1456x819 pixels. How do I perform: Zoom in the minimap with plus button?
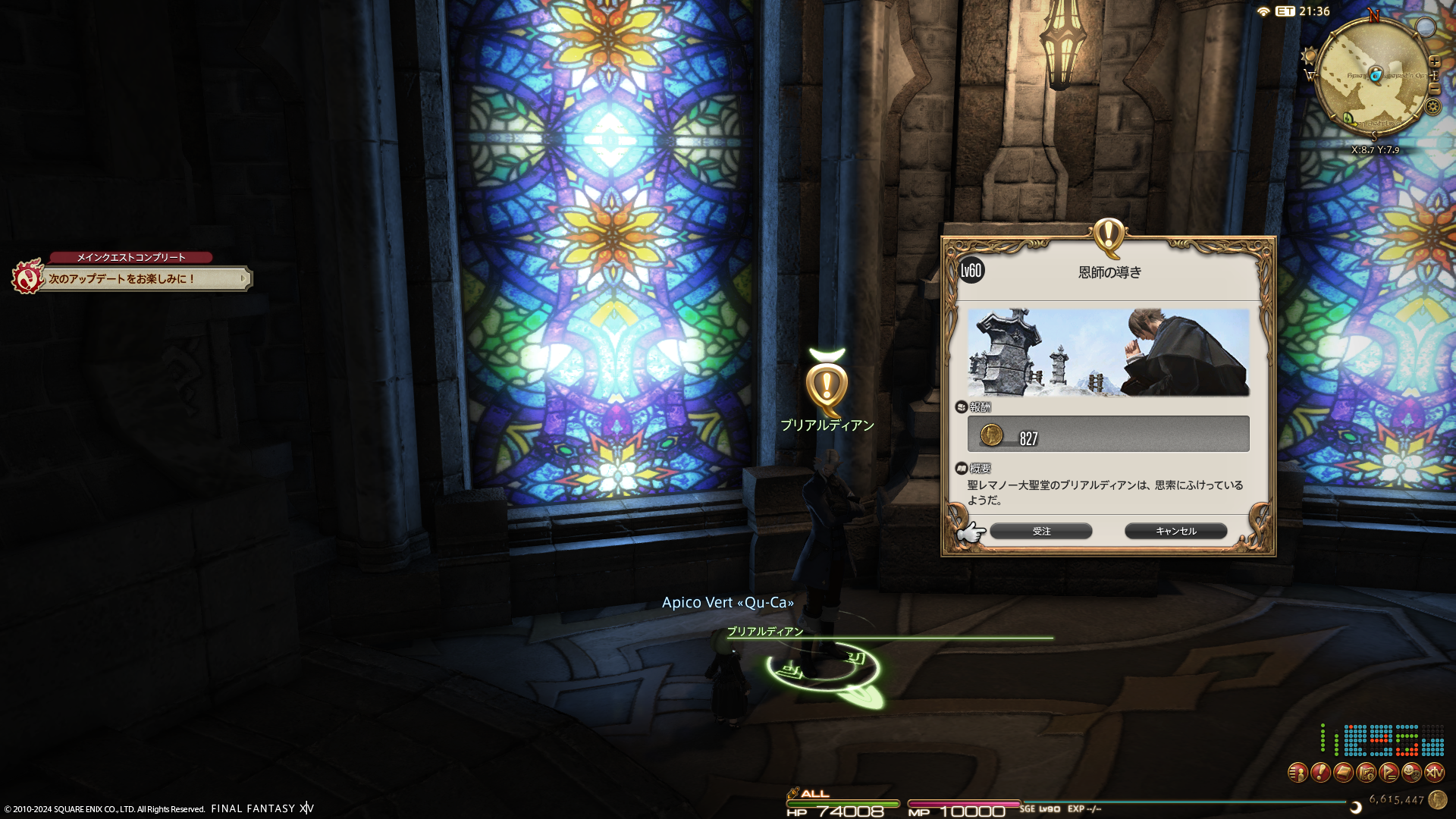pyautogui.click(x=1435, y=62)
